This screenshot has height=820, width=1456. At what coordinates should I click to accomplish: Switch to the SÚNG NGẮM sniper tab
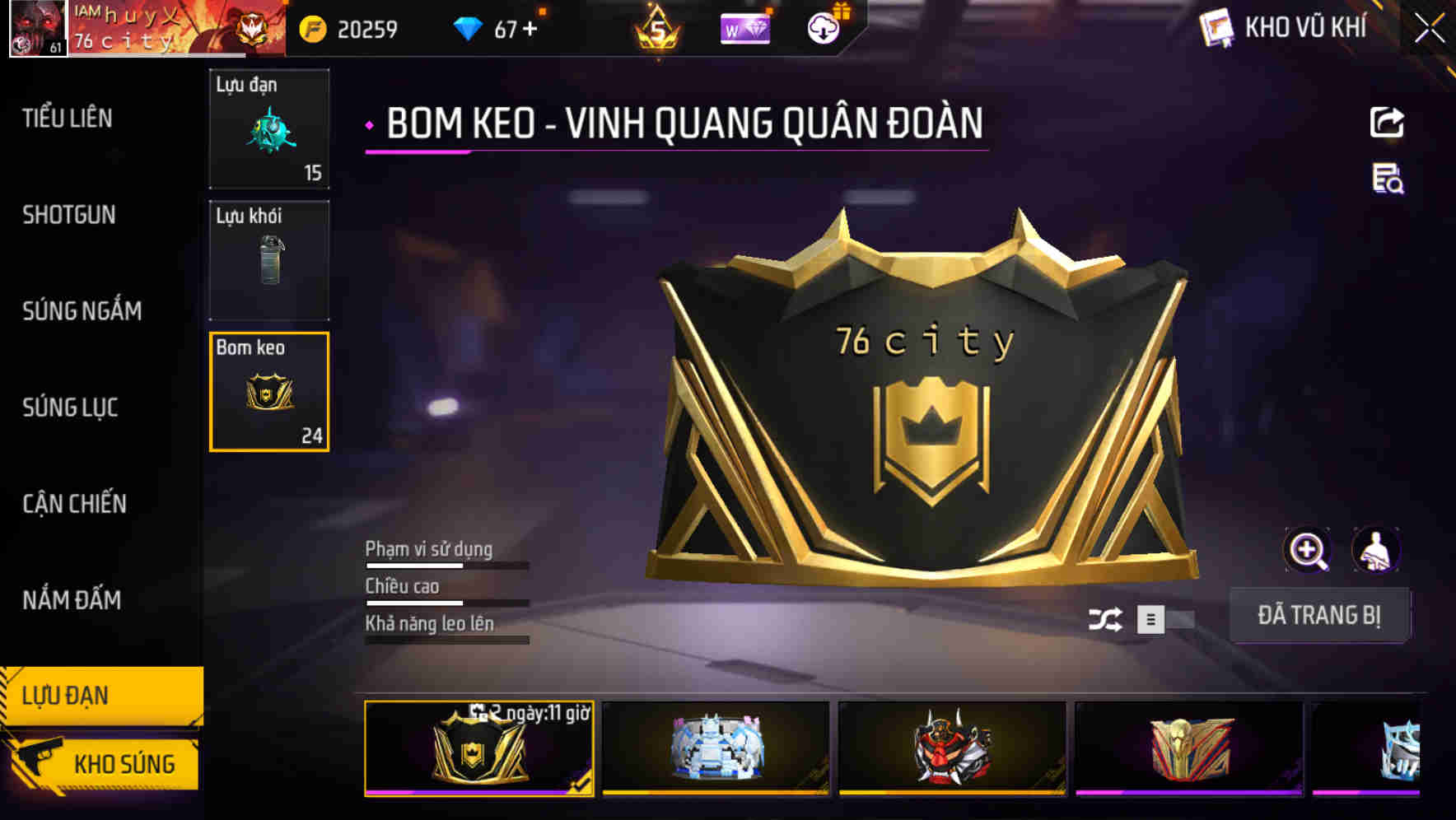tap(80, 311)
